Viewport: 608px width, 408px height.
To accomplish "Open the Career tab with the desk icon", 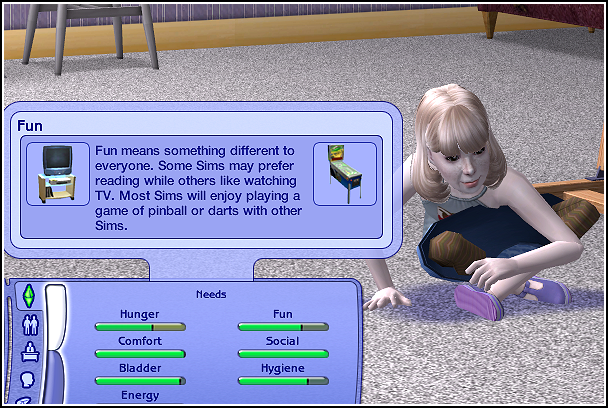I will (29, 352).
